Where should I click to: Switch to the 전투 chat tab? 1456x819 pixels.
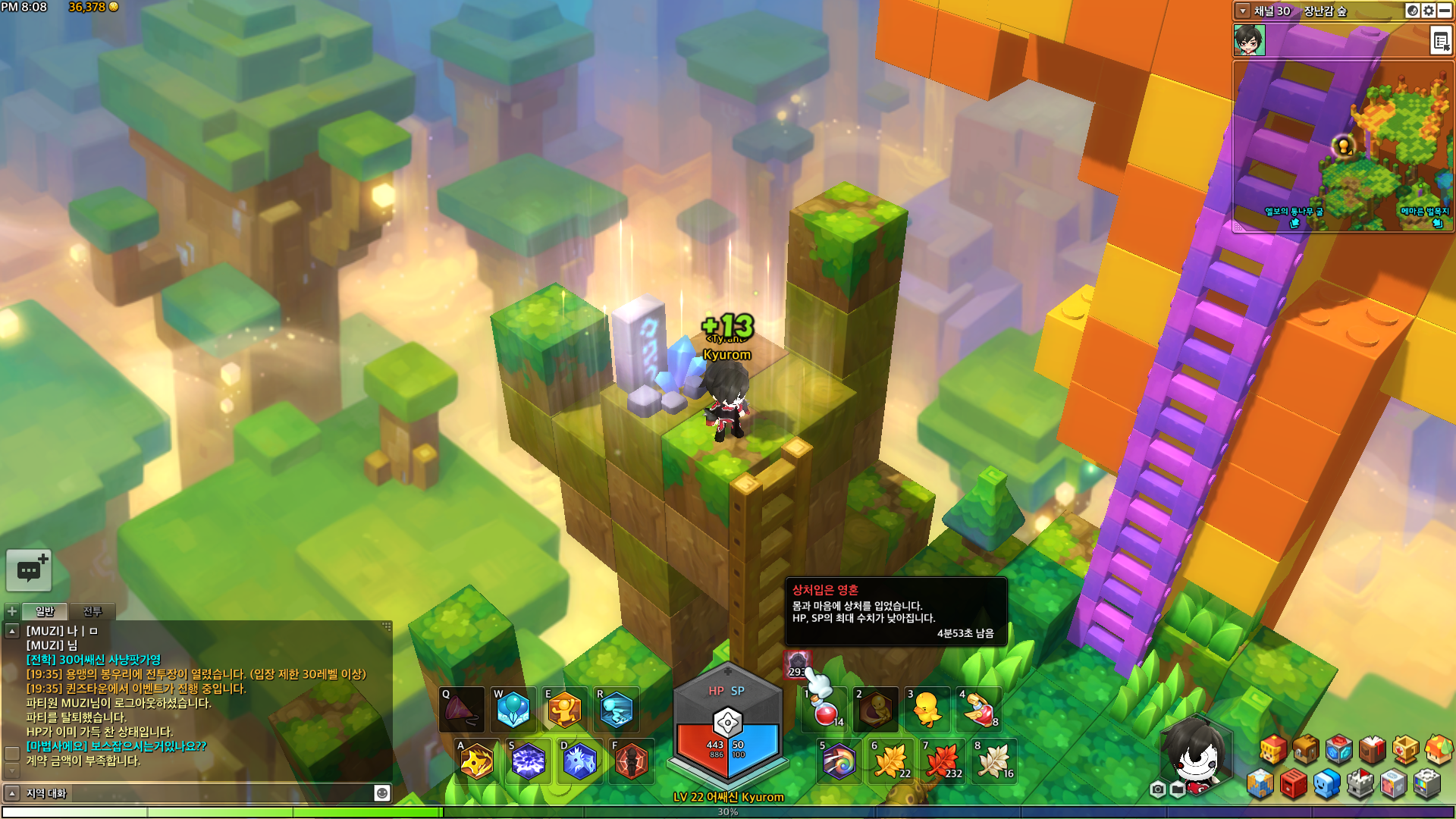pyautogui.click(x=92, y=611)
